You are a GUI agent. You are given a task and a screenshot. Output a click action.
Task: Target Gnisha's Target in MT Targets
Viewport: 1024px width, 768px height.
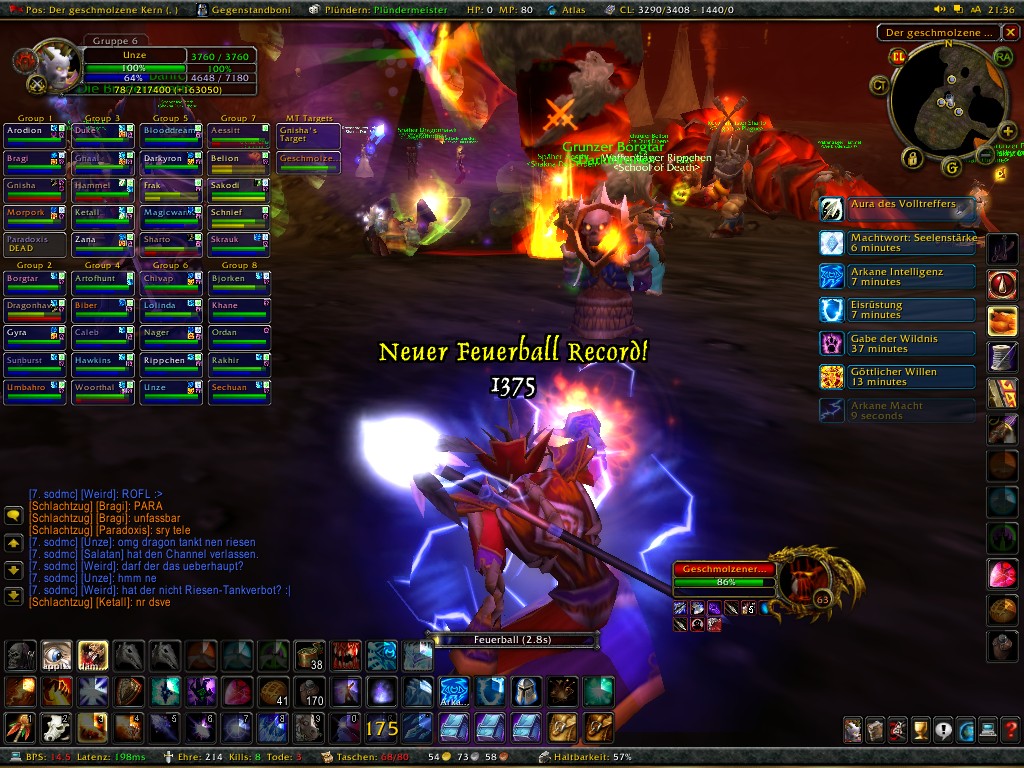coord(309,136)
